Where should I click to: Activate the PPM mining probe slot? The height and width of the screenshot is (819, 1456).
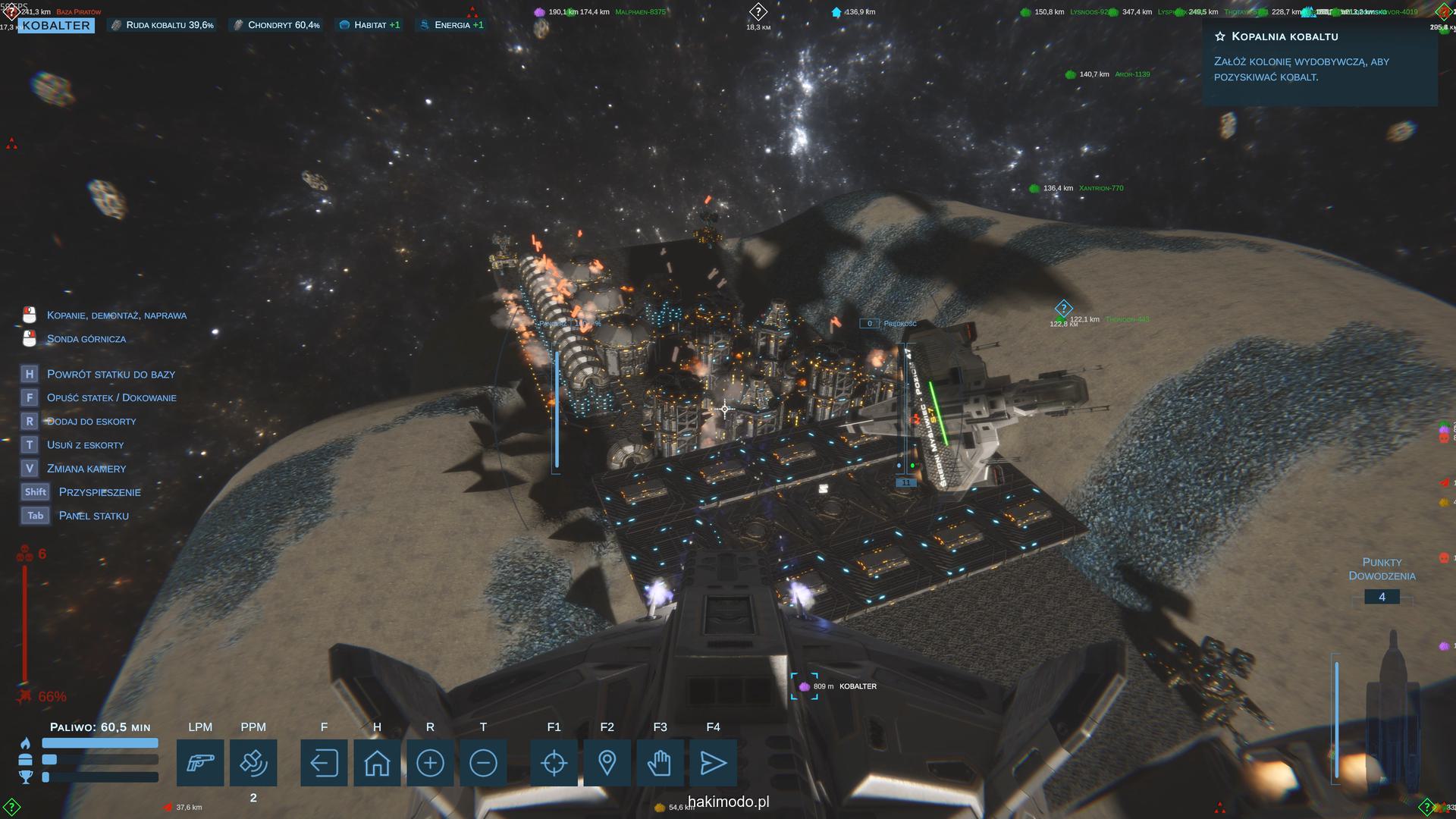pyautogui.click(x=253, y=762)
